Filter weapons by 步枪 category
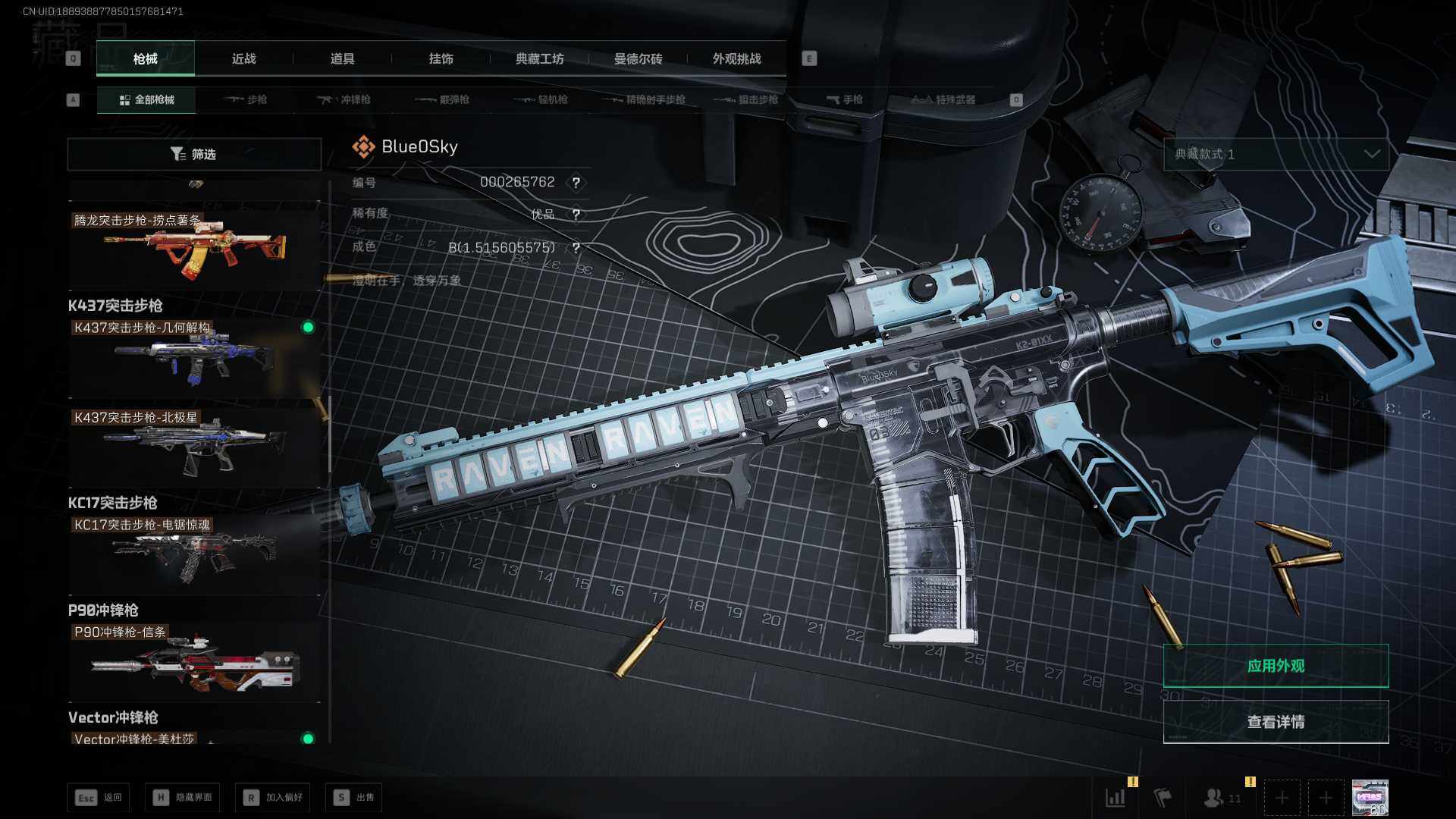This screenshot has width=1456, height=819. click(246, 99)
